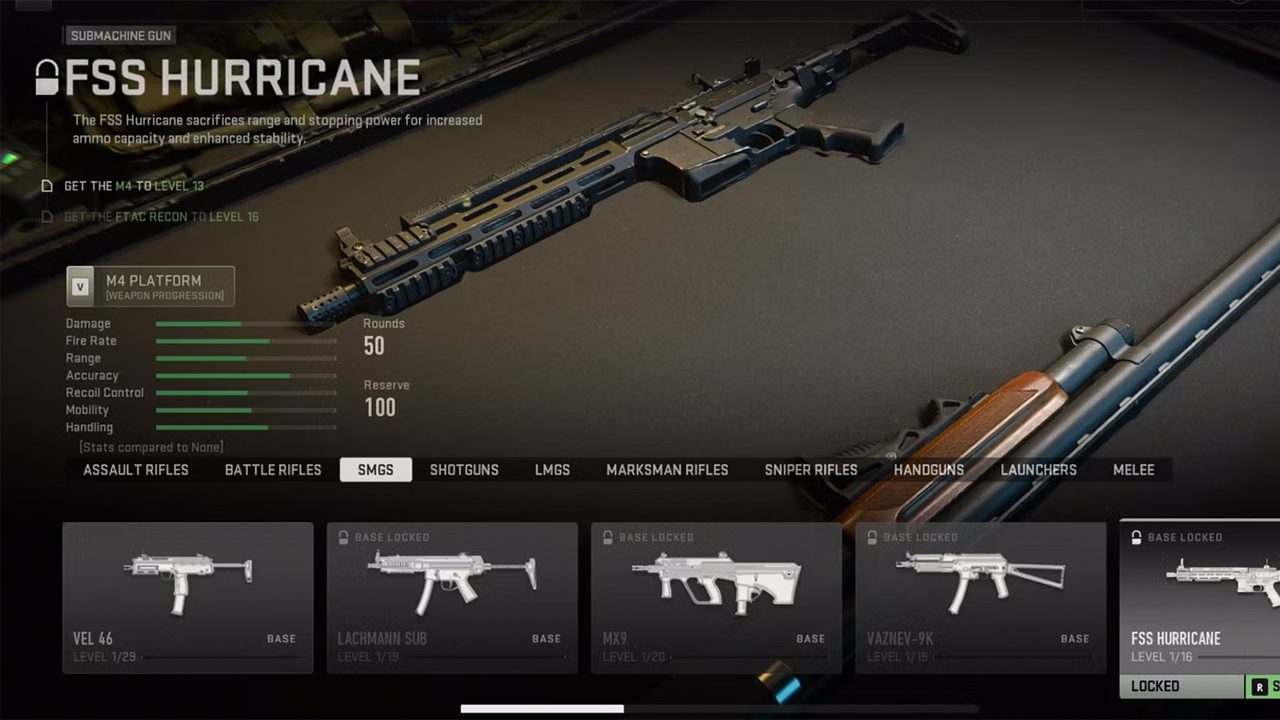Switch to the Handguns tab
The image size is (1280, 720).
click(x=929, y=470)
